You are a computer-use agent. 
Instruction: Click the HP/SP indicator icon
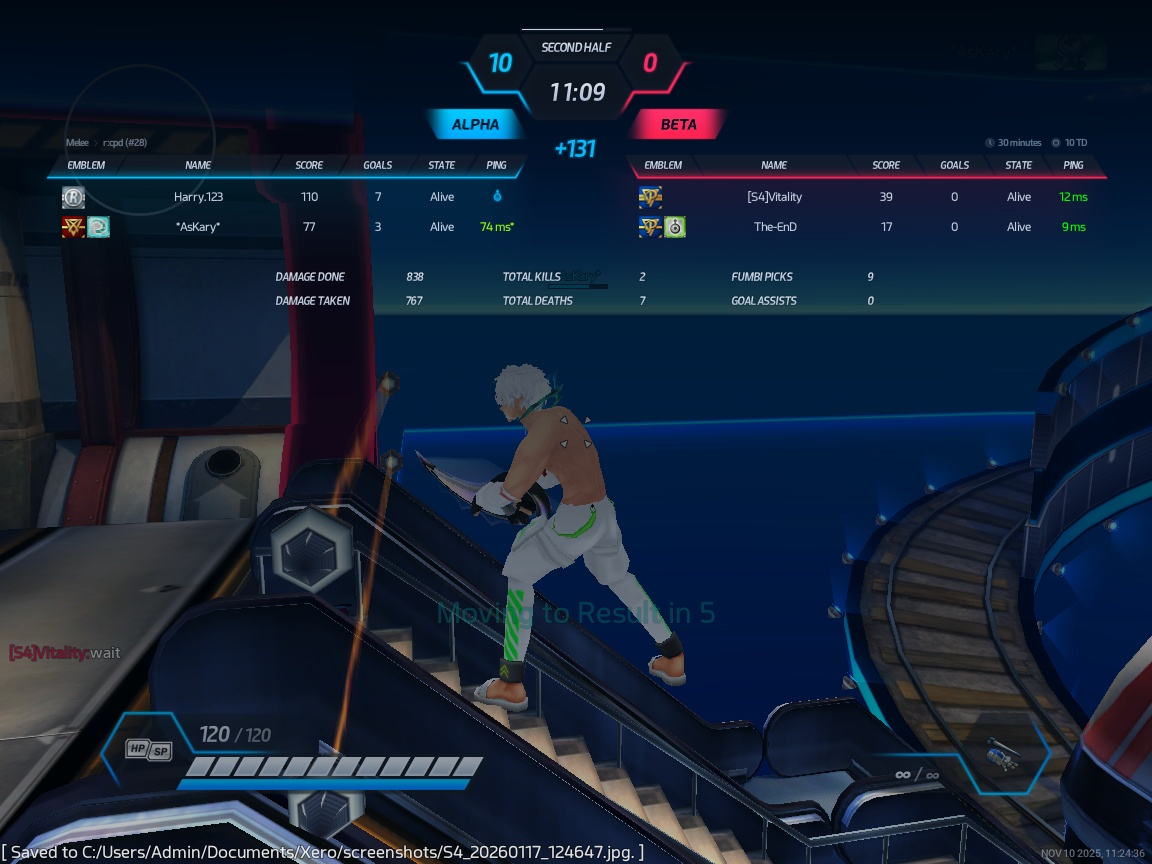point(148,750)
